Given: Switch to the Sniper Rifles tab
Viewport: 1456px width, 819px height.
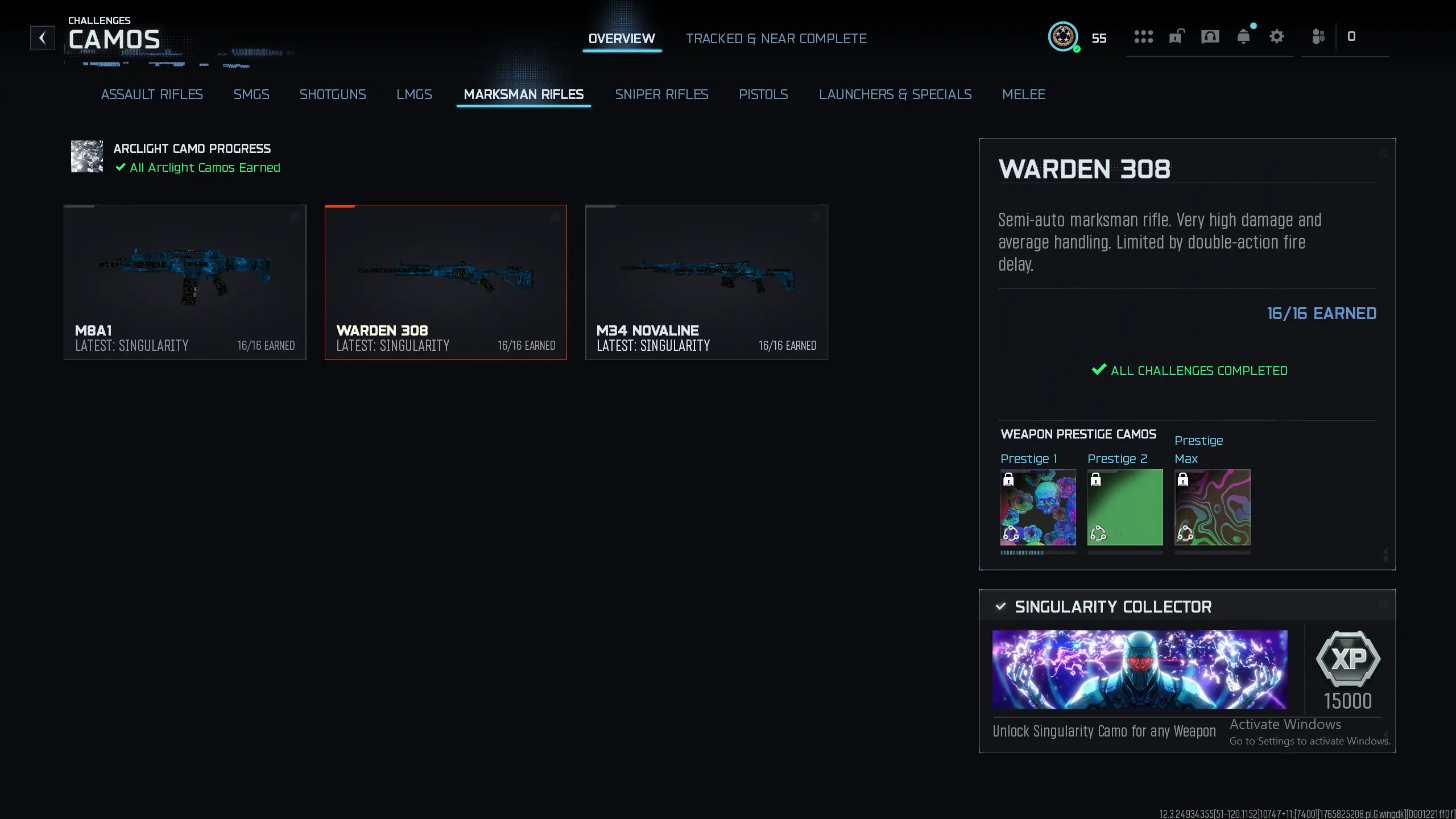Looking at the screenshot, I should 661,94.
